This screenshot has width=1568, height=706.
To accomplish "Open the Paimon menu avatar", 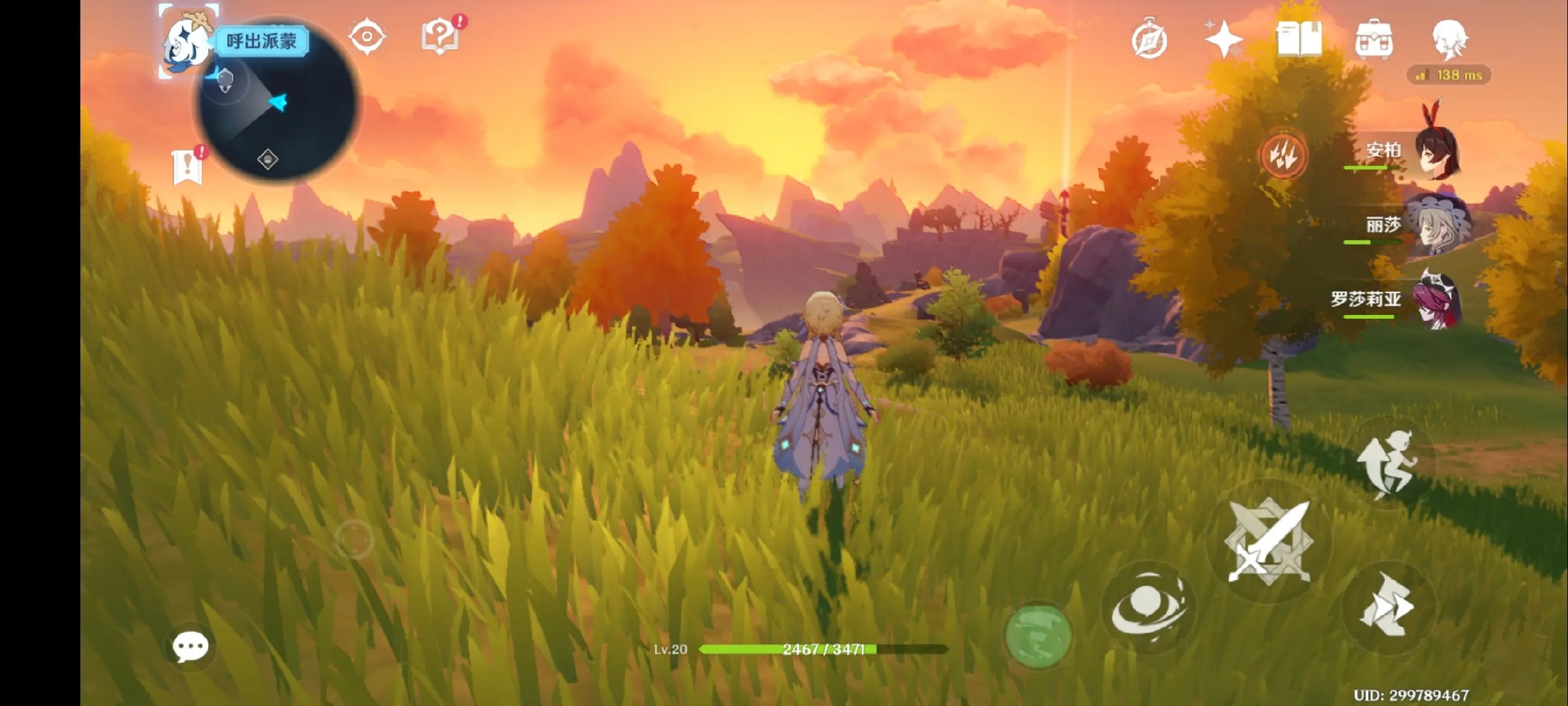I will 186,41.
